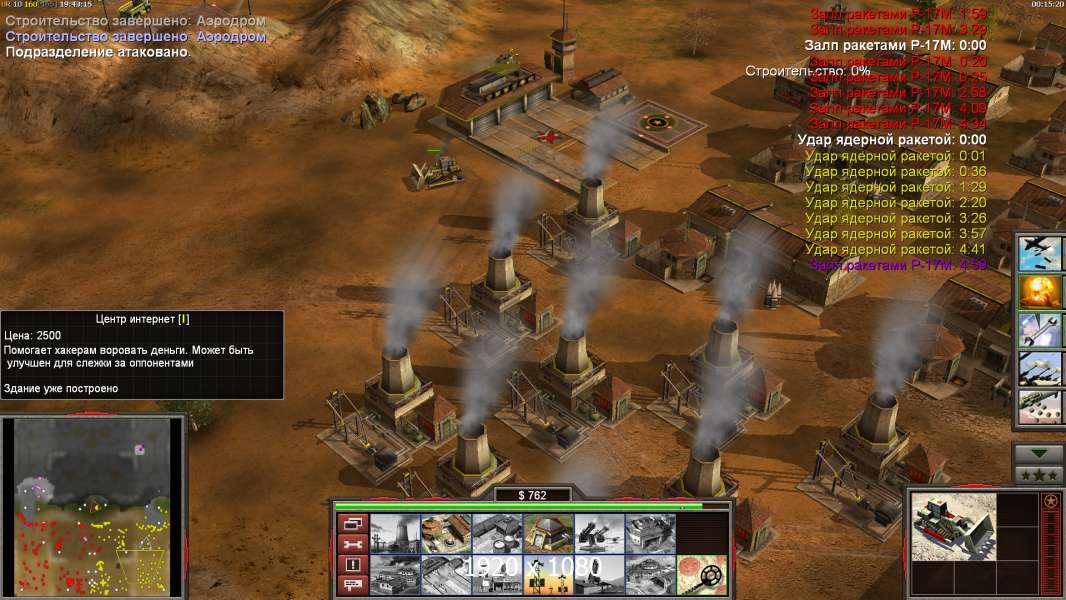
Task: Click the red exclamation mark button
Action: tap(351, 565)
